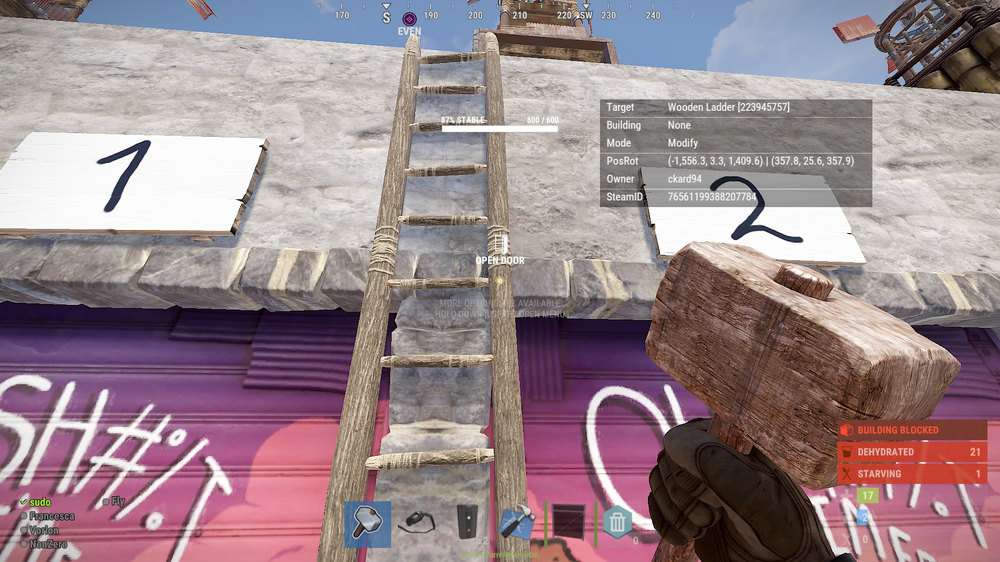Click the trash bin hexagon icon

coord(617,522)
